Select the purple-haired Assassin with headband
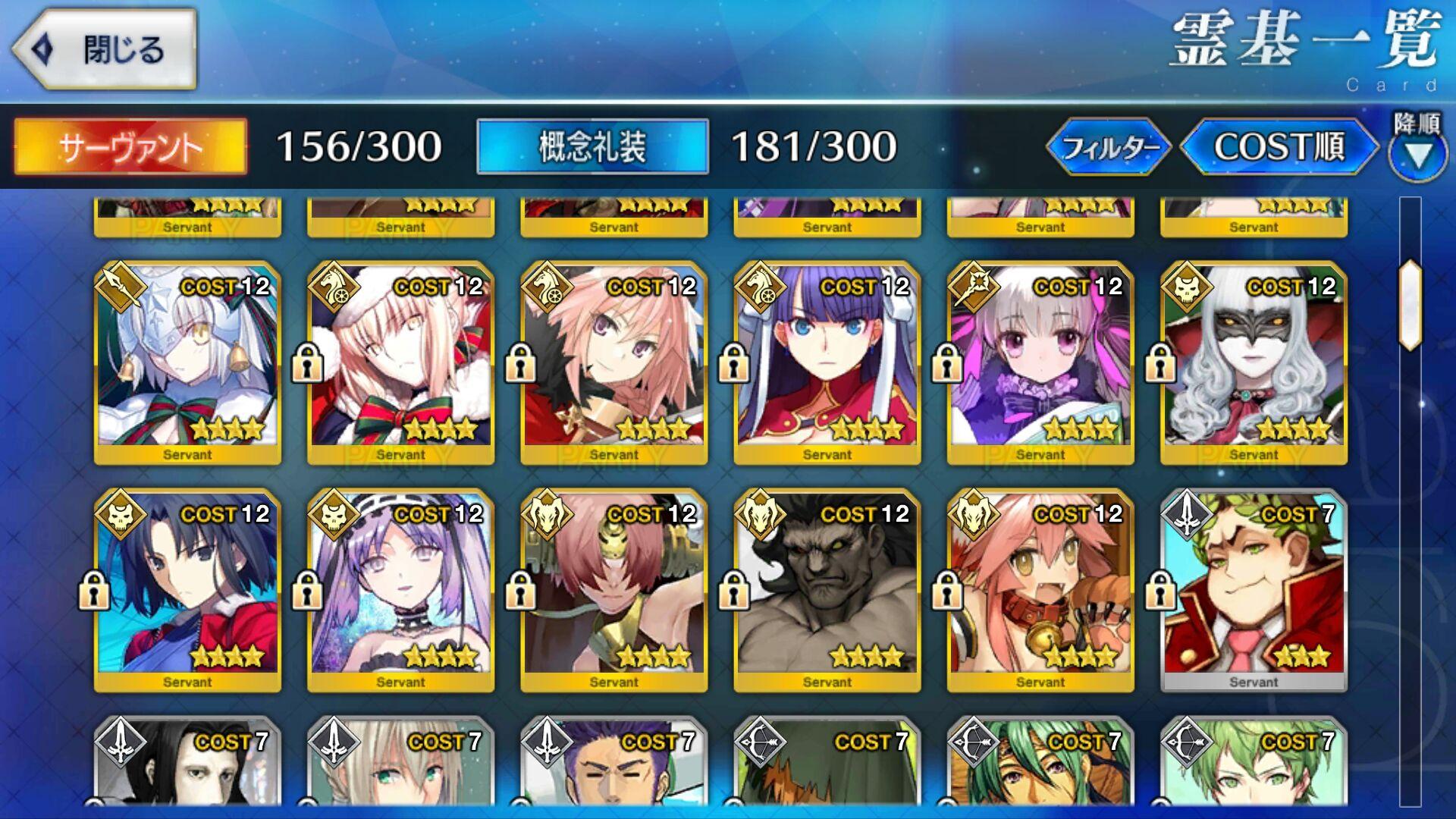This screenshot has width=1456, height=819. click(x=400, y=589)
